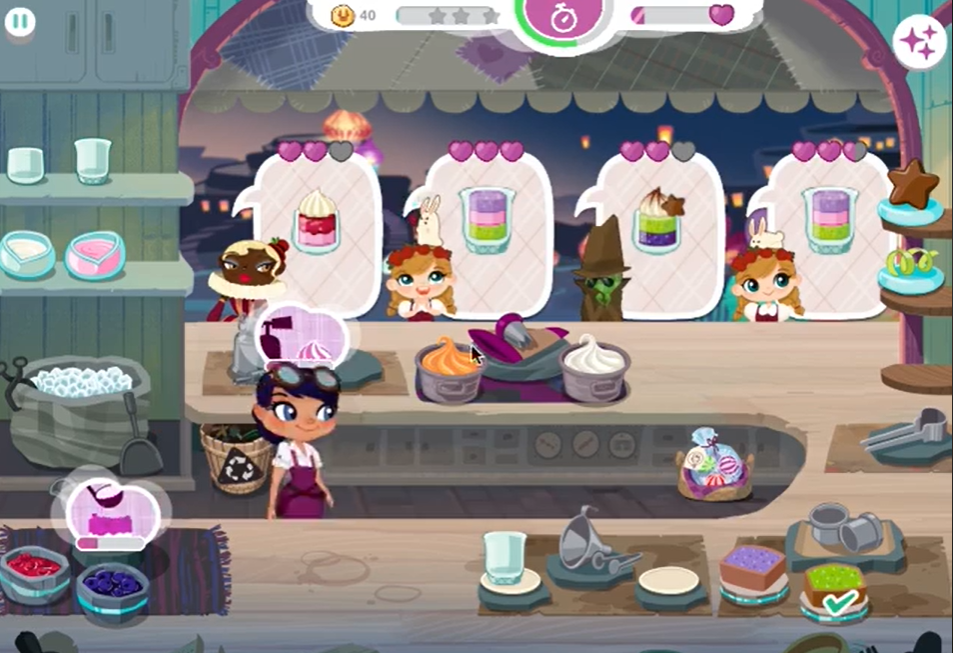Pick the blueberries bowl
Image resolution: width=953 pixels, height=653 pixels.
[x=112, y=583]
